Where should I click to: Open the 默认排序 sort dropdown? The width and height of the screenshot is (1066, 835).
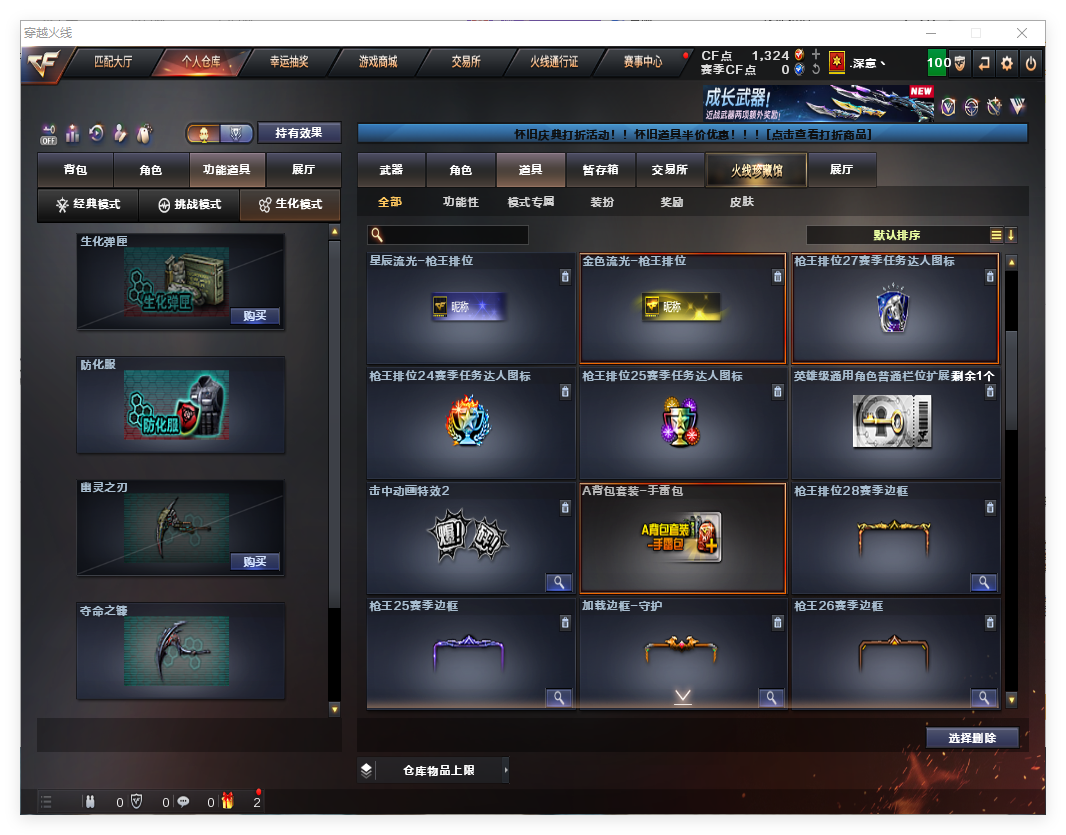tap(897, 236)
